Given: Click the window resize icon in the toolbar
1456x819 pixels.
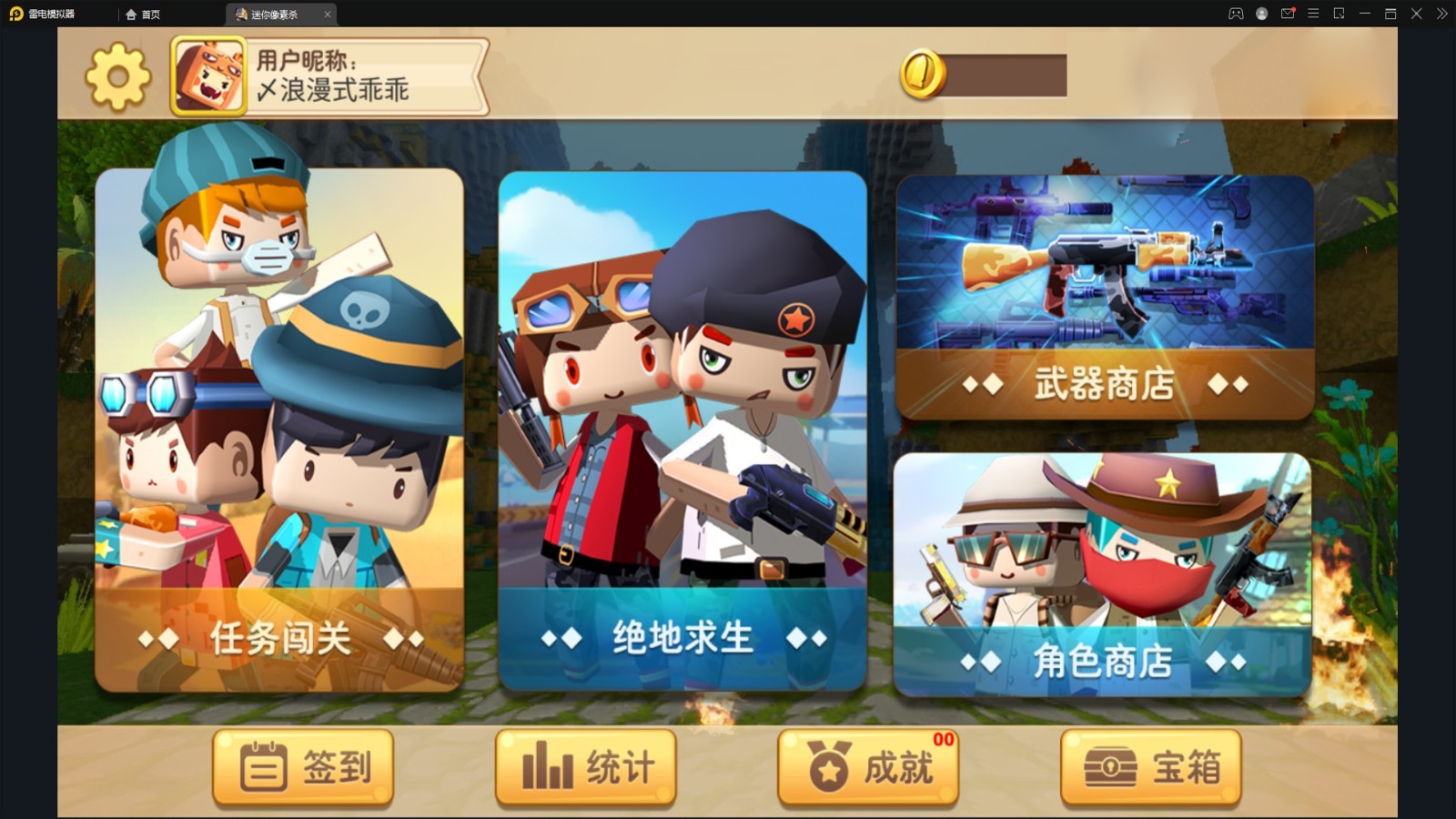Looking at the screenshot, I should 1340,14.
